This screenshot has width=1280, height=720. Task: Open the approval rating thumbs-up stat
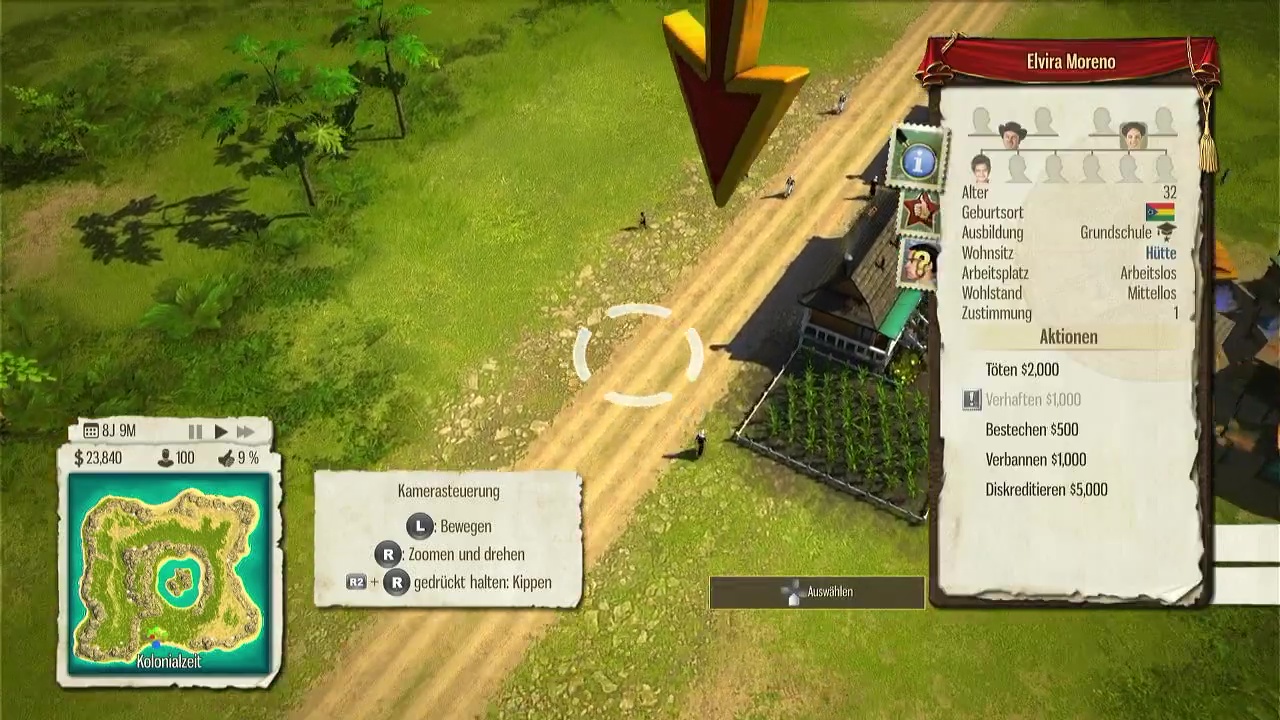coord(238,458)
